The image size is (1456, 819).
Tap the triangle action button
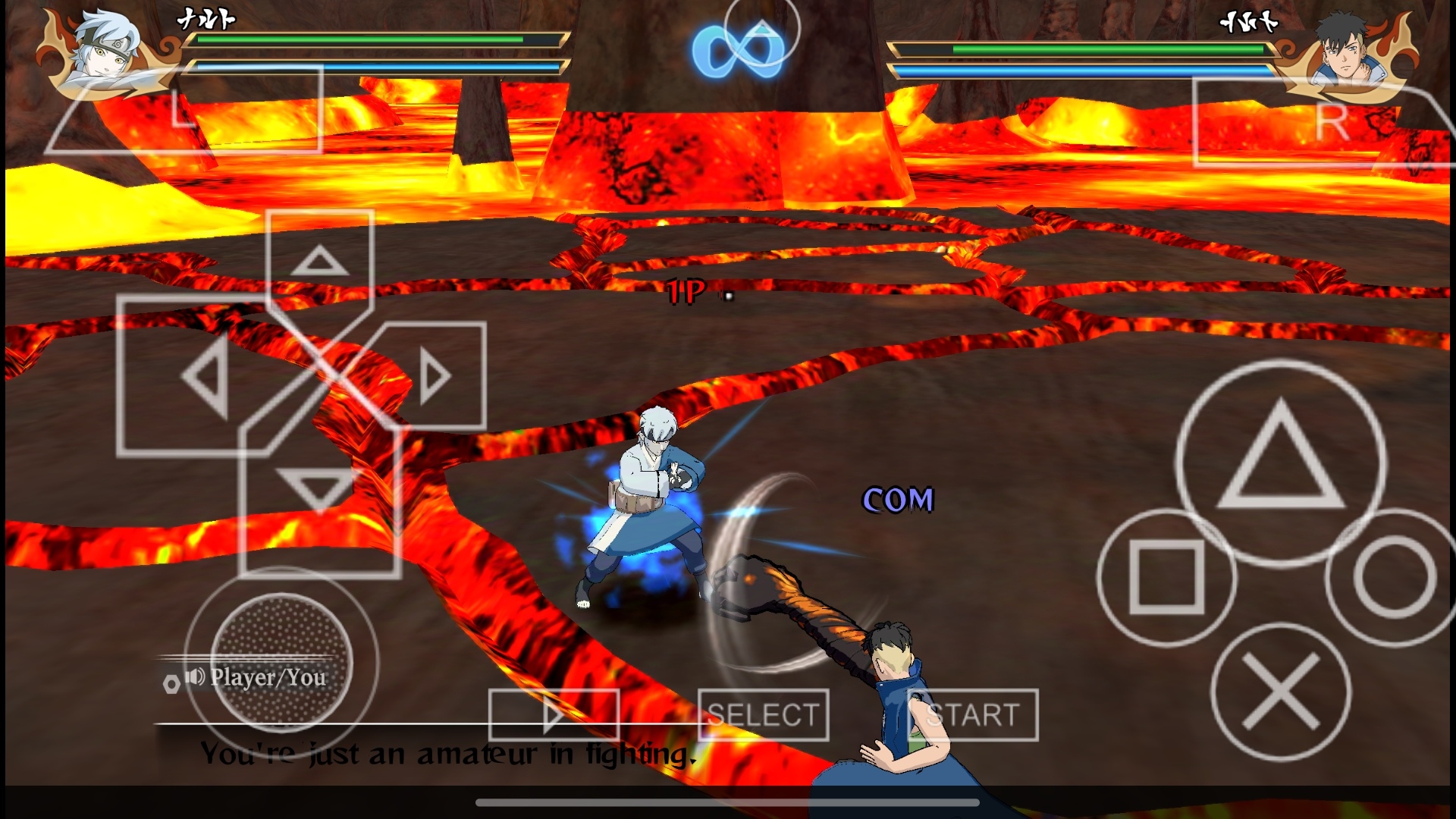pyautogui.click(x=1281, y=463)
